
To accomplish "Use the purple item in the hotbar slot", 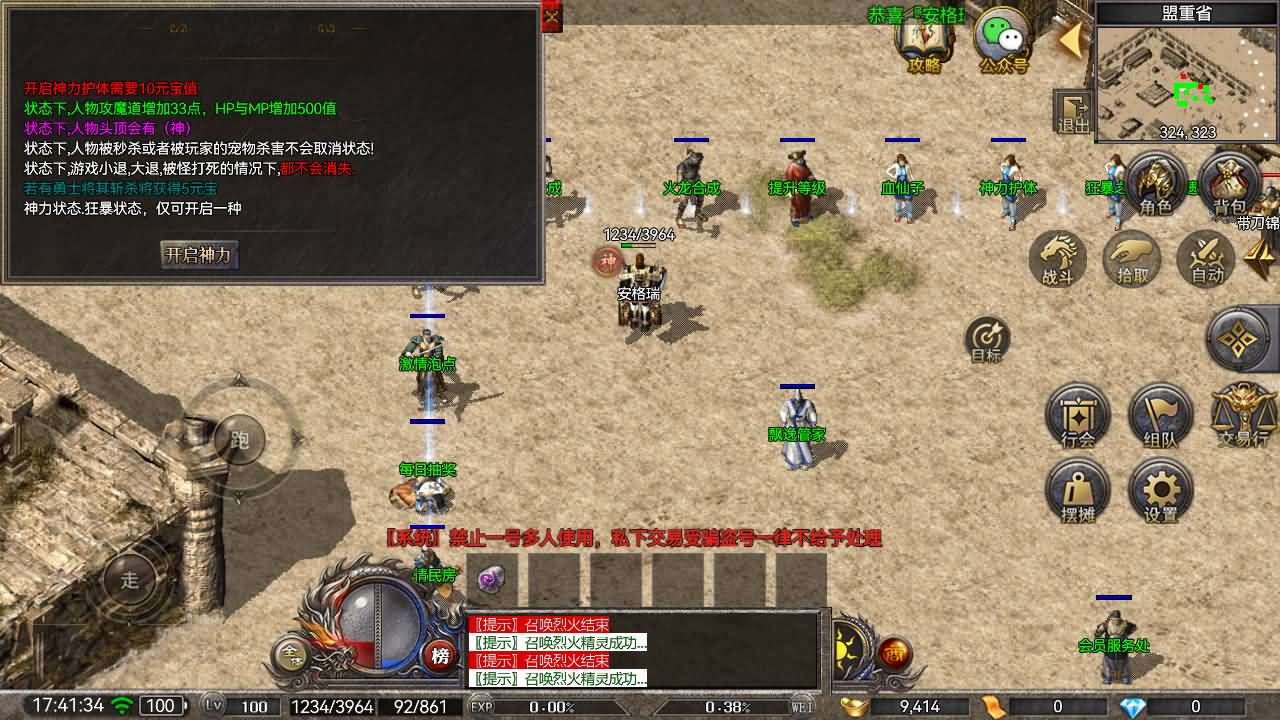I will point(491,579).
